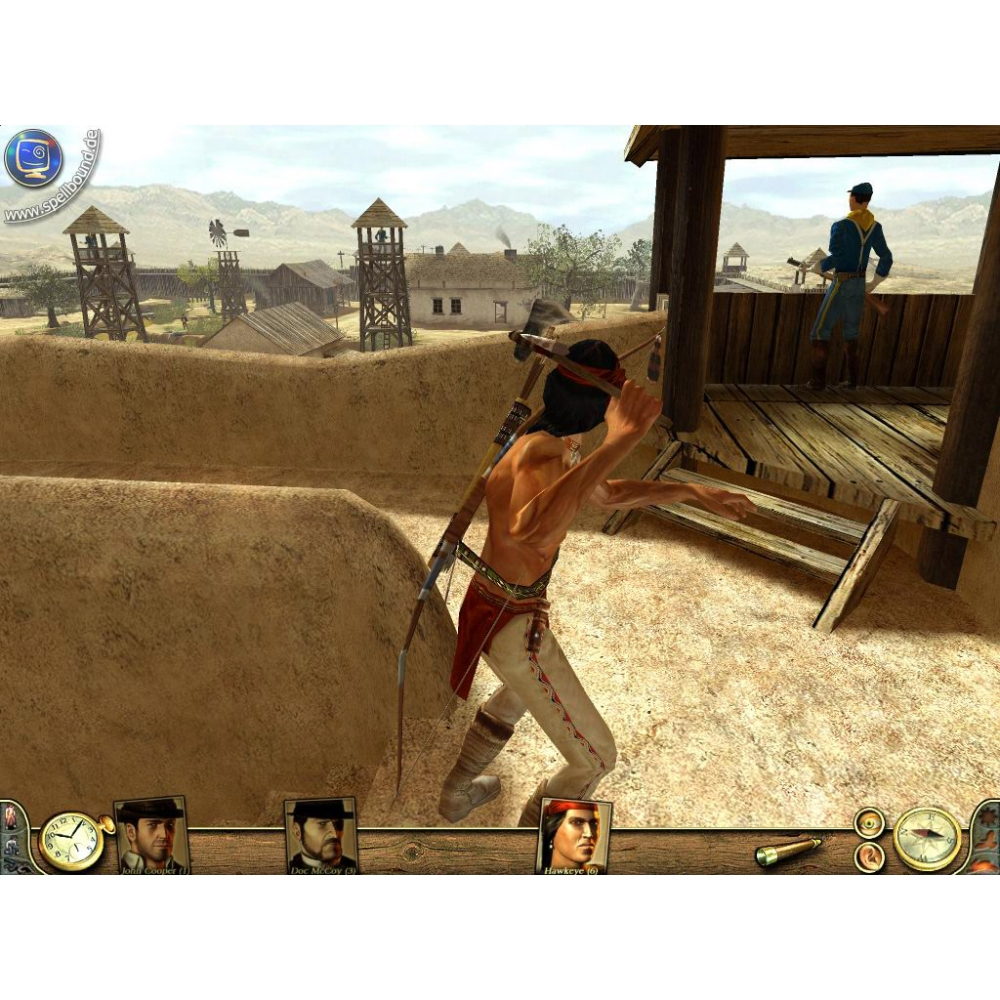This screenshot has height=1000, width=1000.
Task: Click the gold pocket watch
Action: coord(71,841)
